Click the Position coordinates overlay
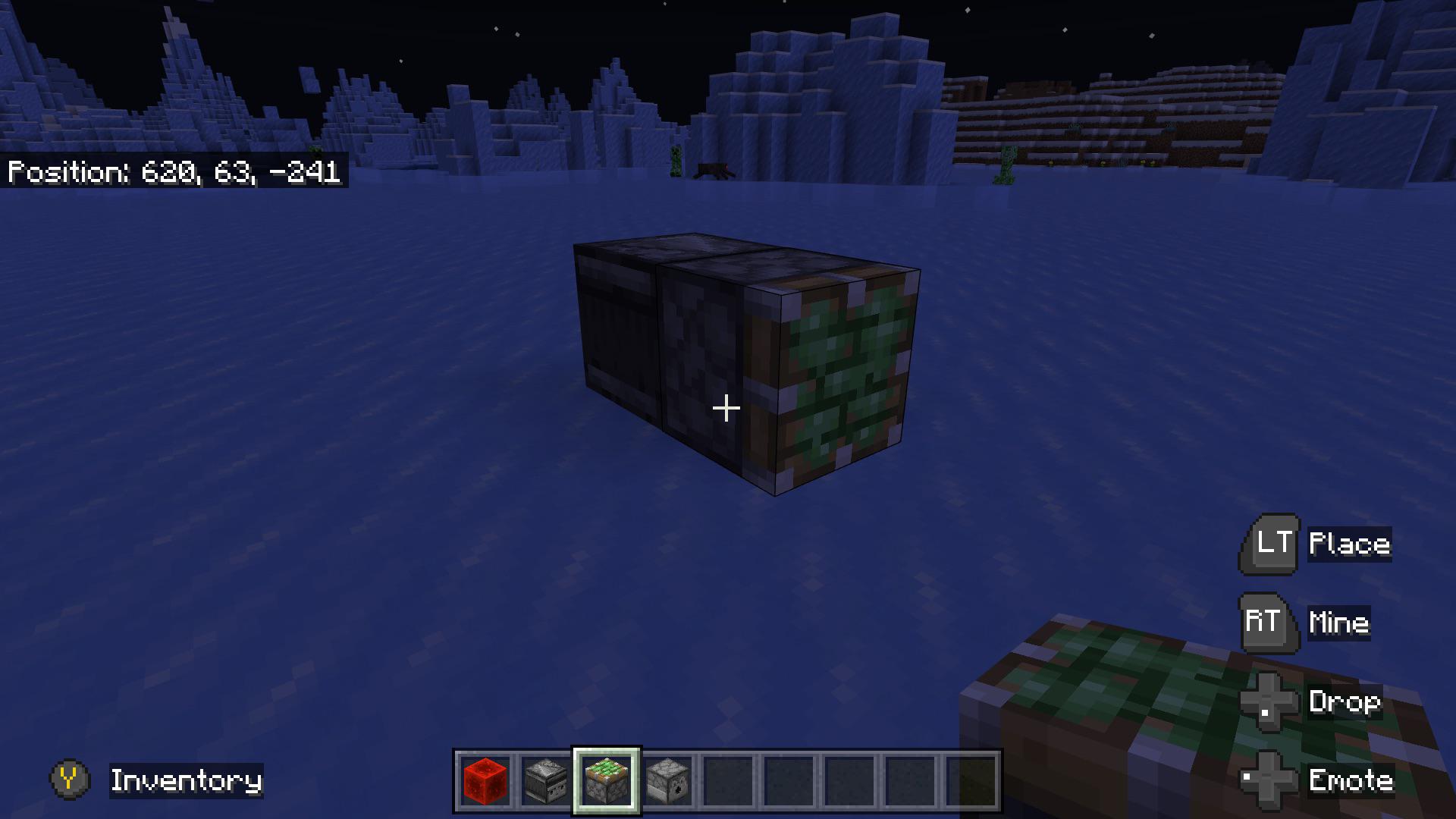1456x819 pixels. click(x=174, y=173)
